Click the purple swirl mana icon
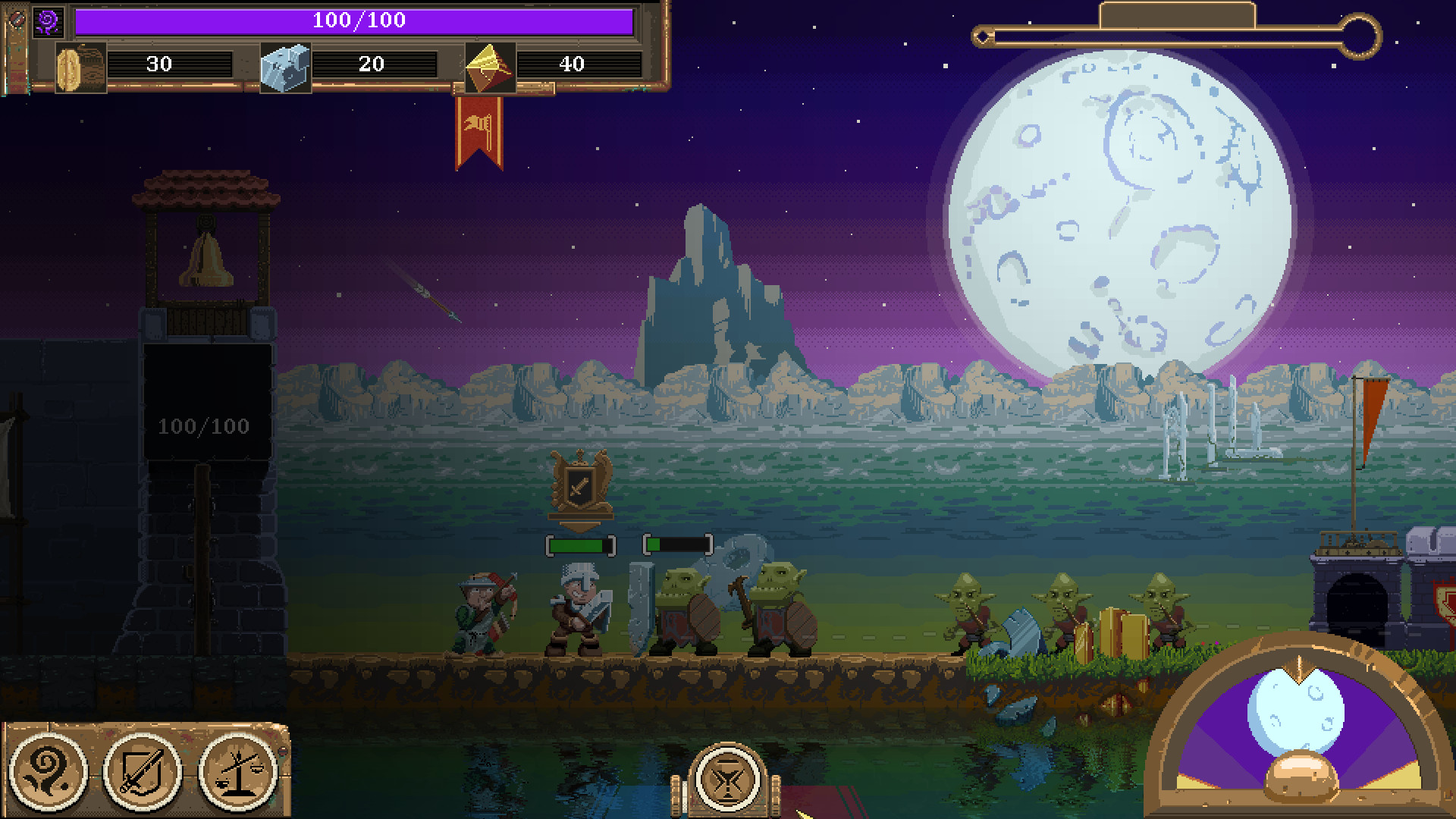 [x=49, y=21]
